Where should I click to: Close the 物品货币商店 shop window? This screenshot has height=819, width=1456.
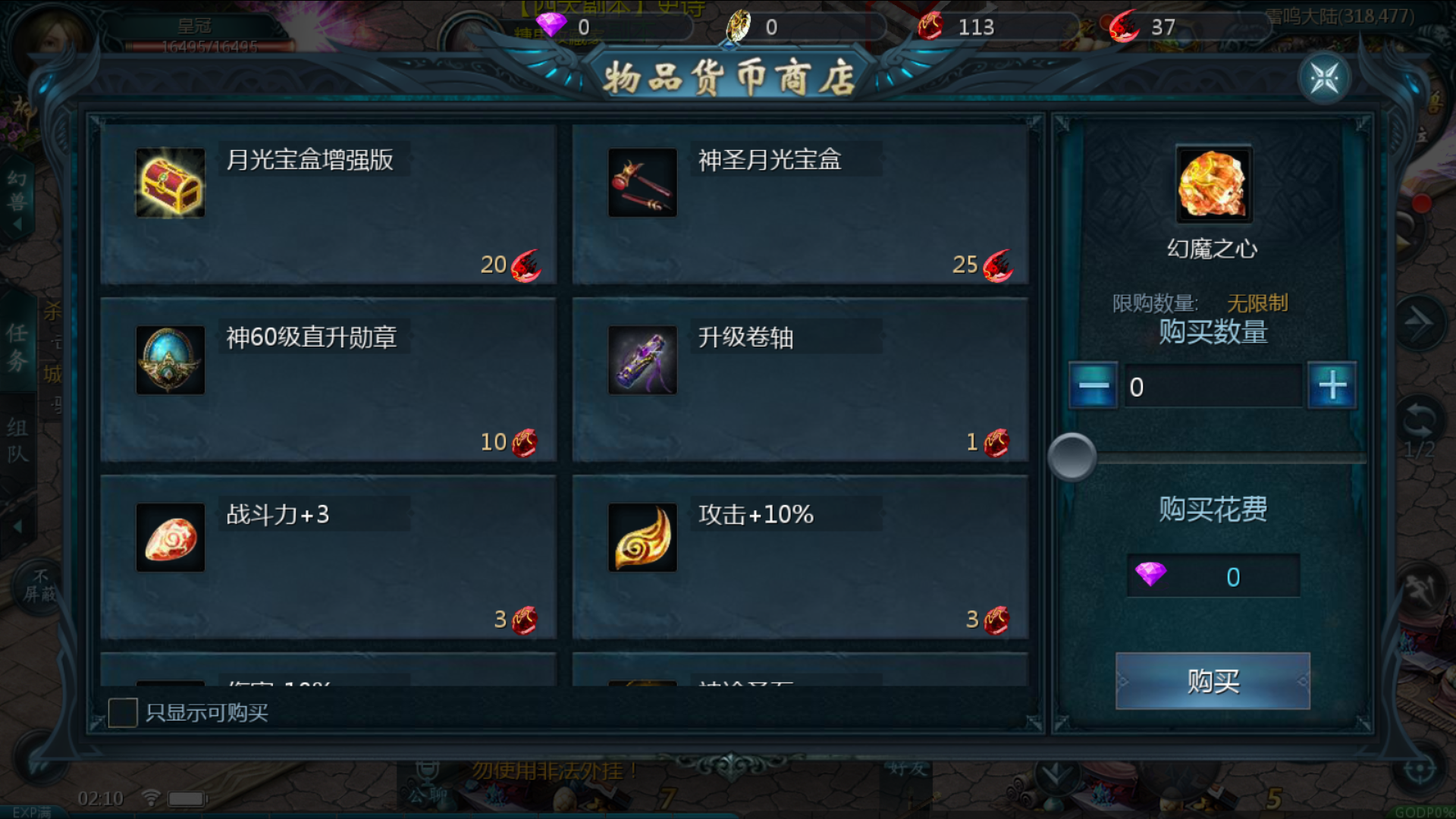click(x=1324, y=78)
